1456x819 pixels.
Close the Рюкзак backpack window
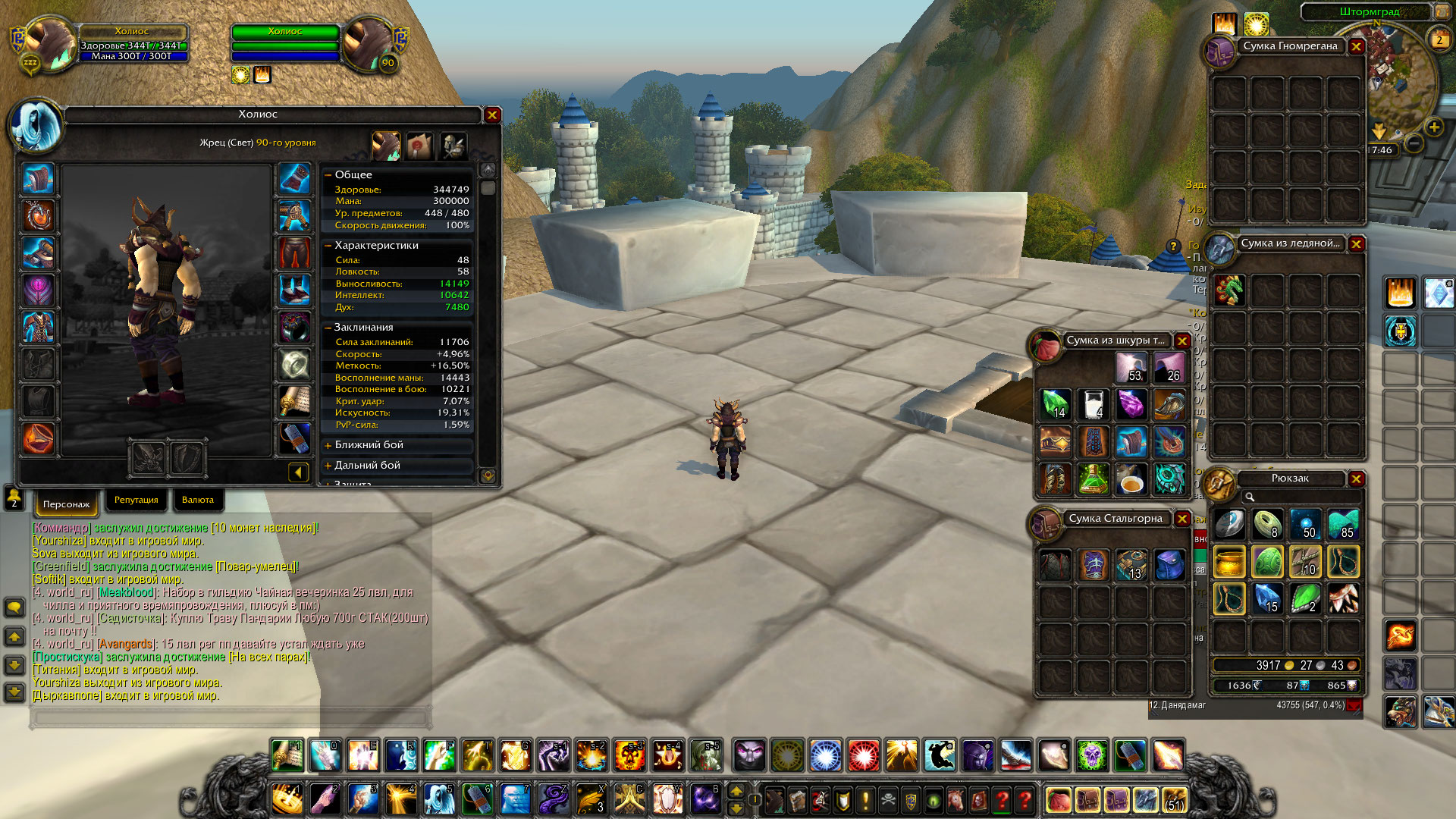pos(1357,479)
